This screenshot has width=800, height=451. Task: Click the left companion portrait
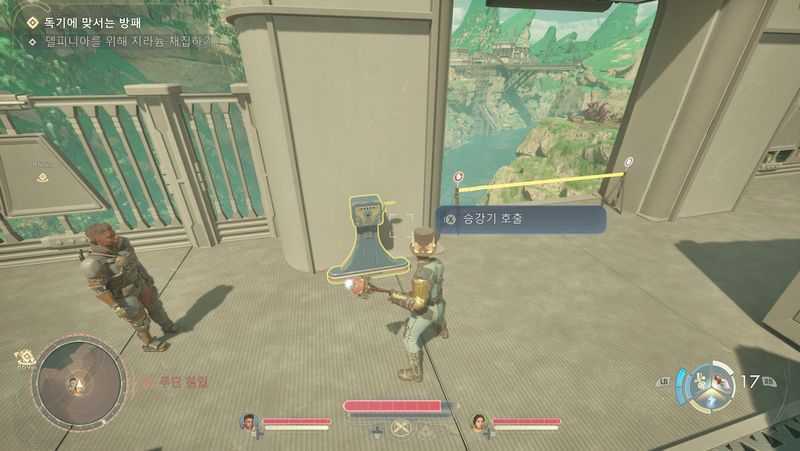coord(249,422)
